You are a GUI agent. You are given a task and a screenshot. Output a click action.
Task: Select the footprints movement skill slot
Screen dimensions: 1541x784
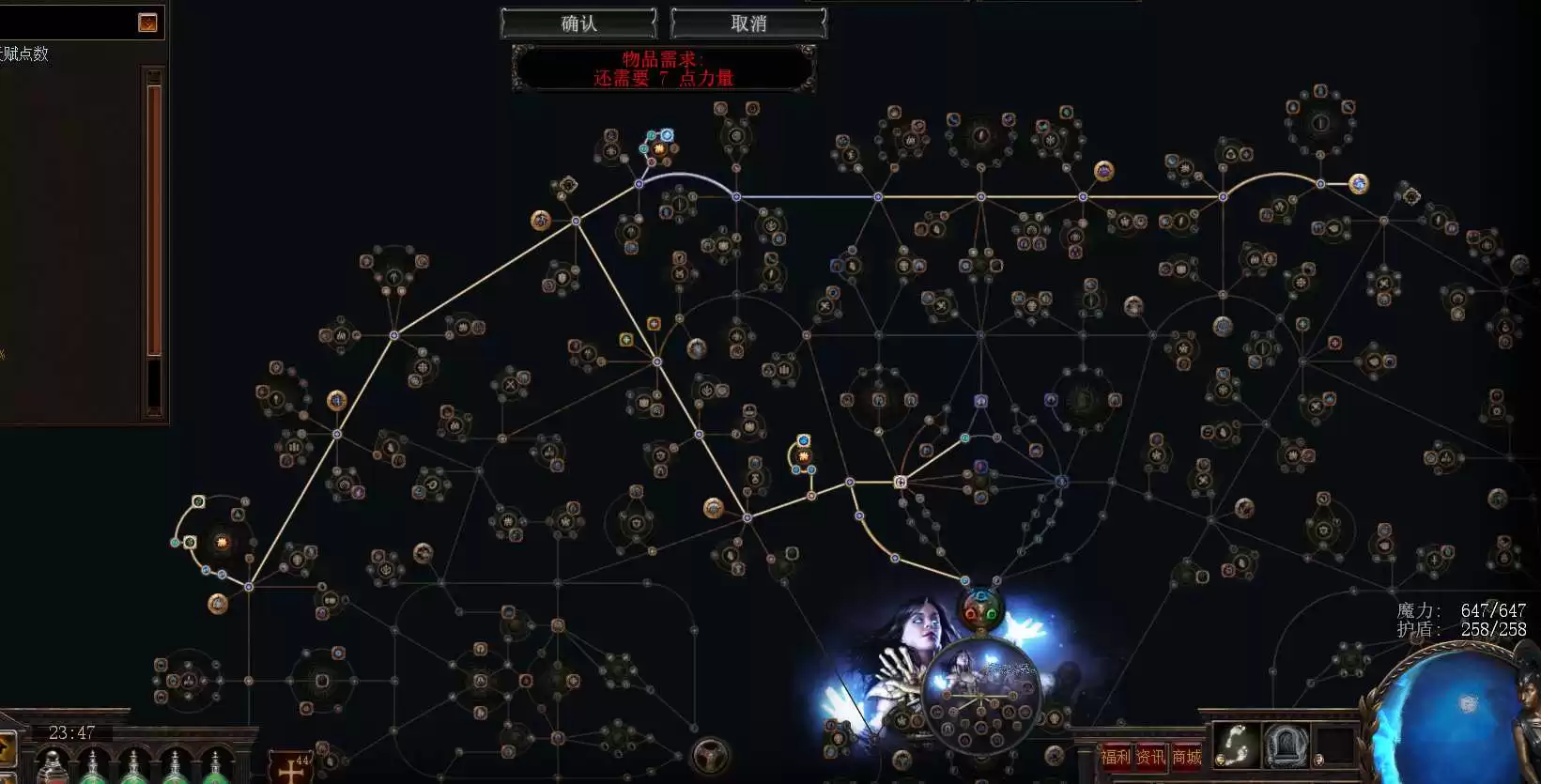(1235, 746)
